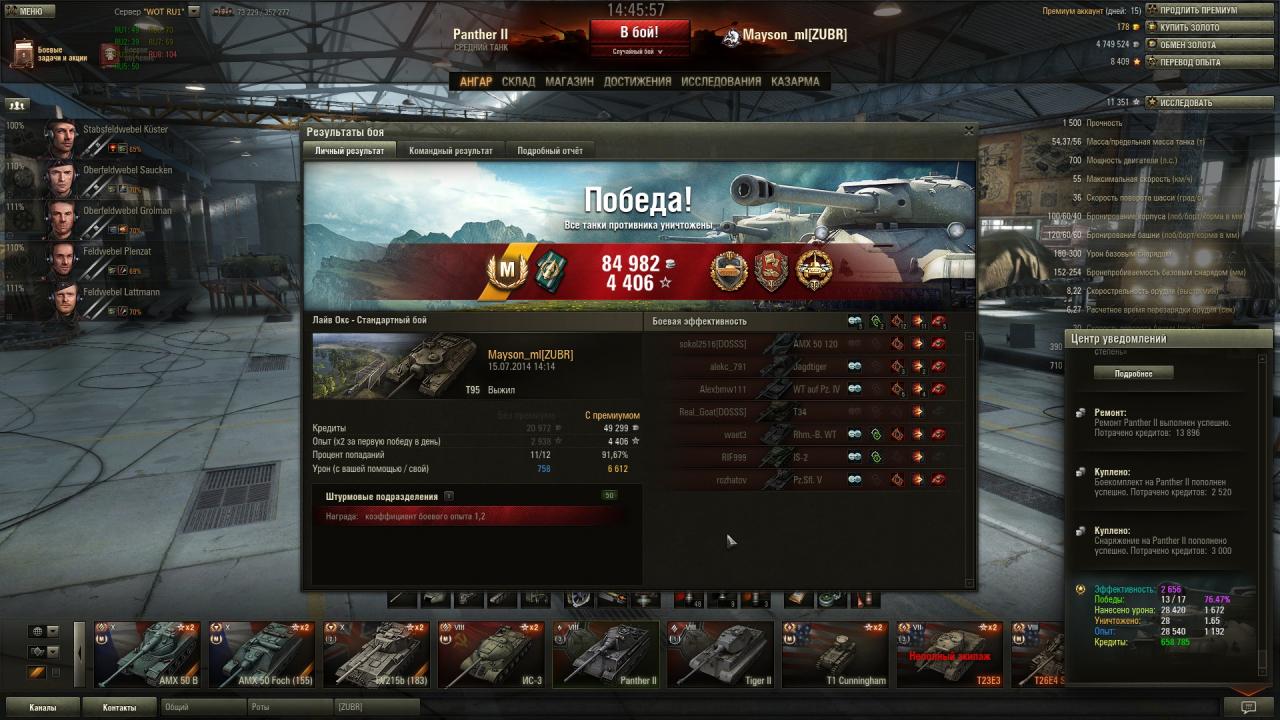The height and width of the screenshot is (720, 1280).
Task: Click Продлить премиум button
Action: (1198, 10)
